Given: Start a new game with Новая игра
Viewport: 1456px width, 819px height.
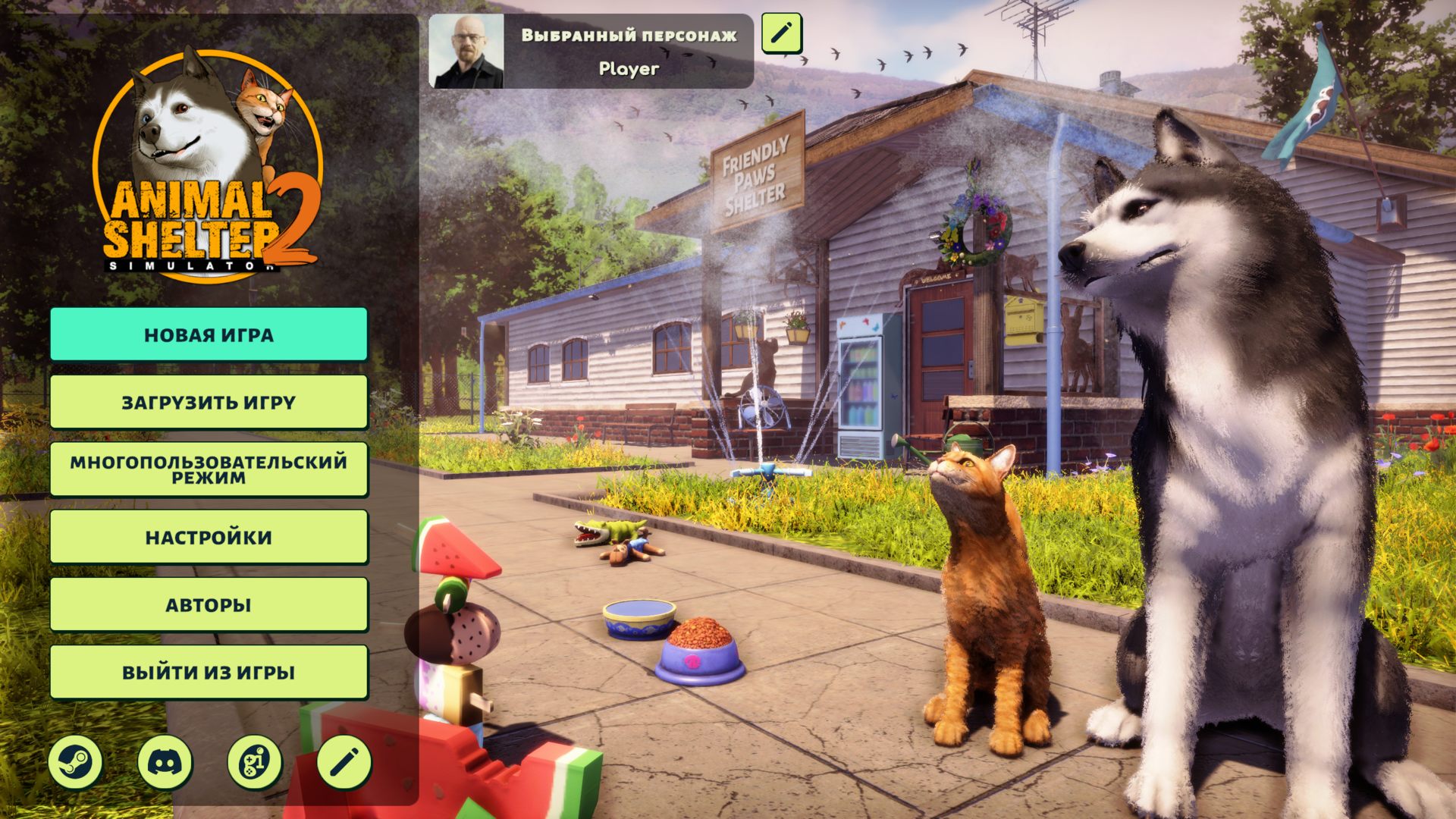Looking at the screenshot, I should tap(209, 334).
